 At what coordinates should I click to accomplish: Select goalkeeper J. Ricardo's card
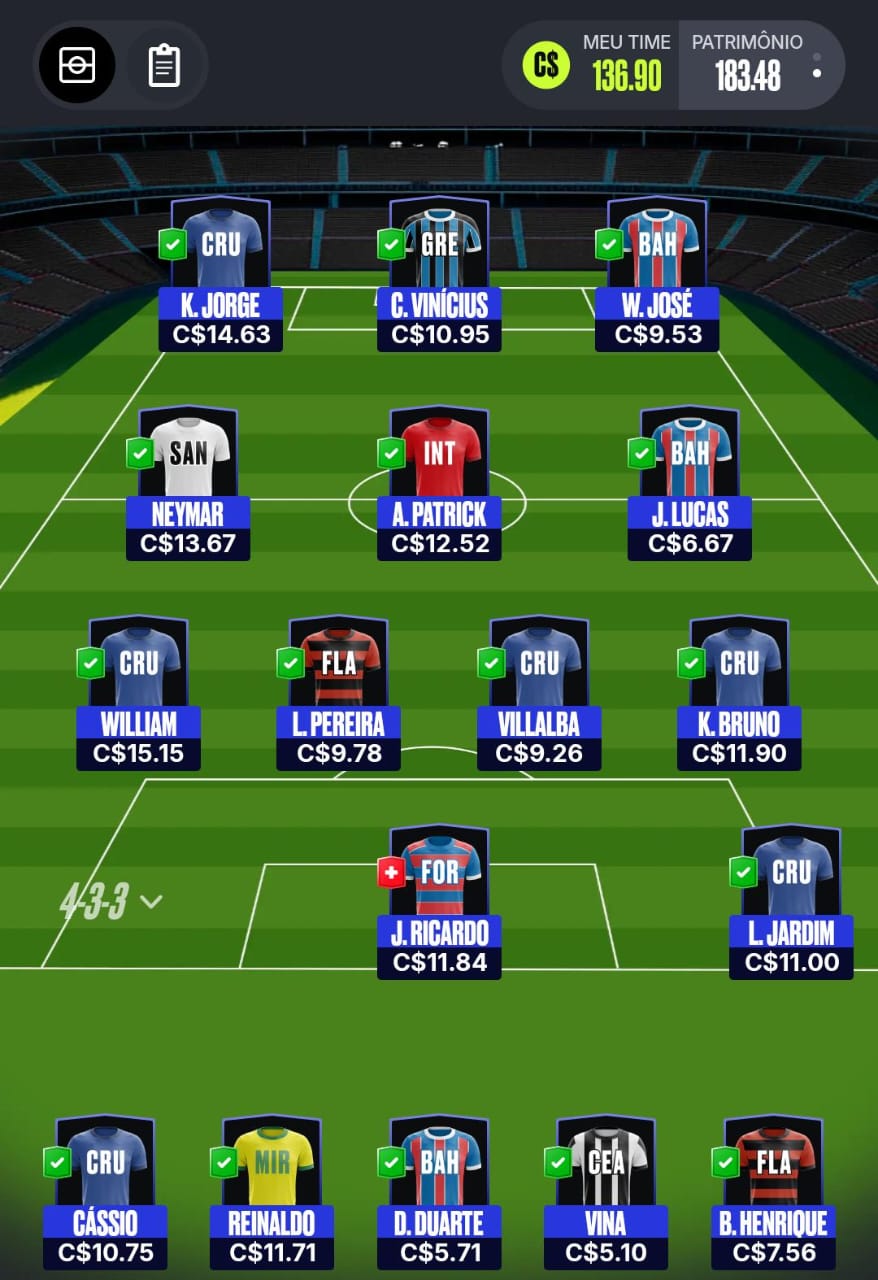pyautogui.click(x=439, y=900)
